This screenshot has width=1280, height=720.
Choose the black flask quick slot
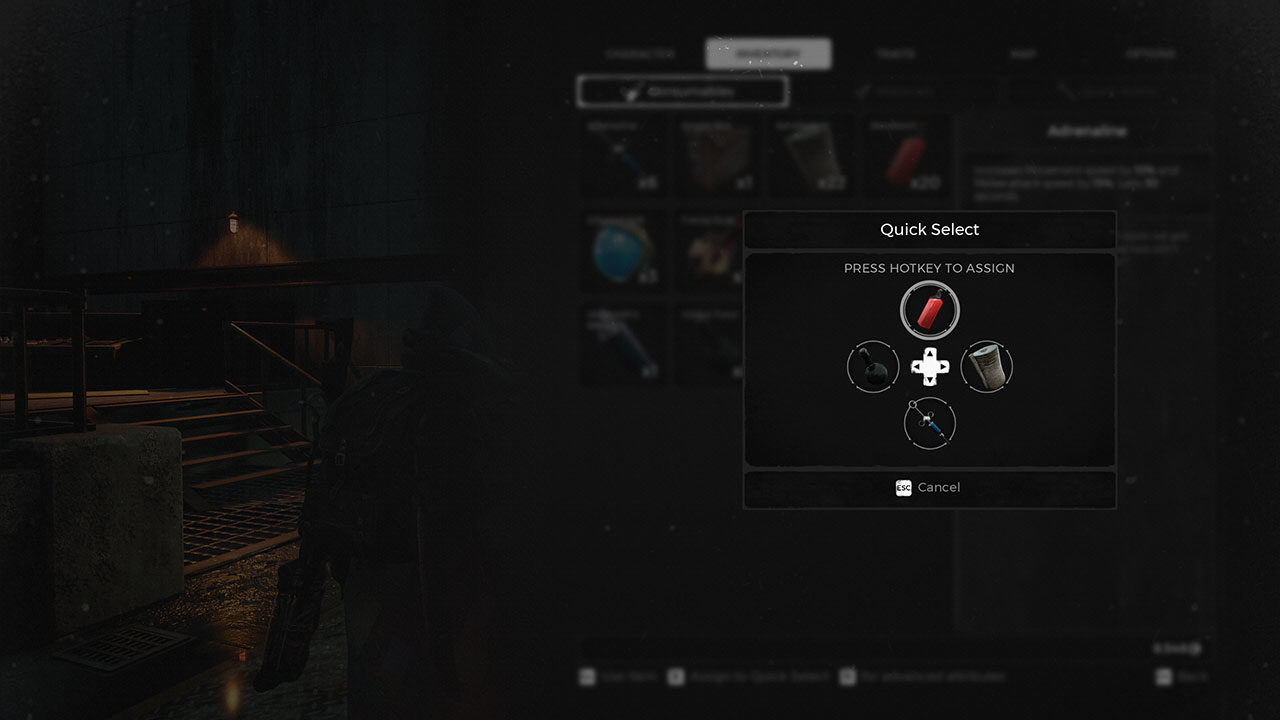pyautogui.click(x=873, y=367)
